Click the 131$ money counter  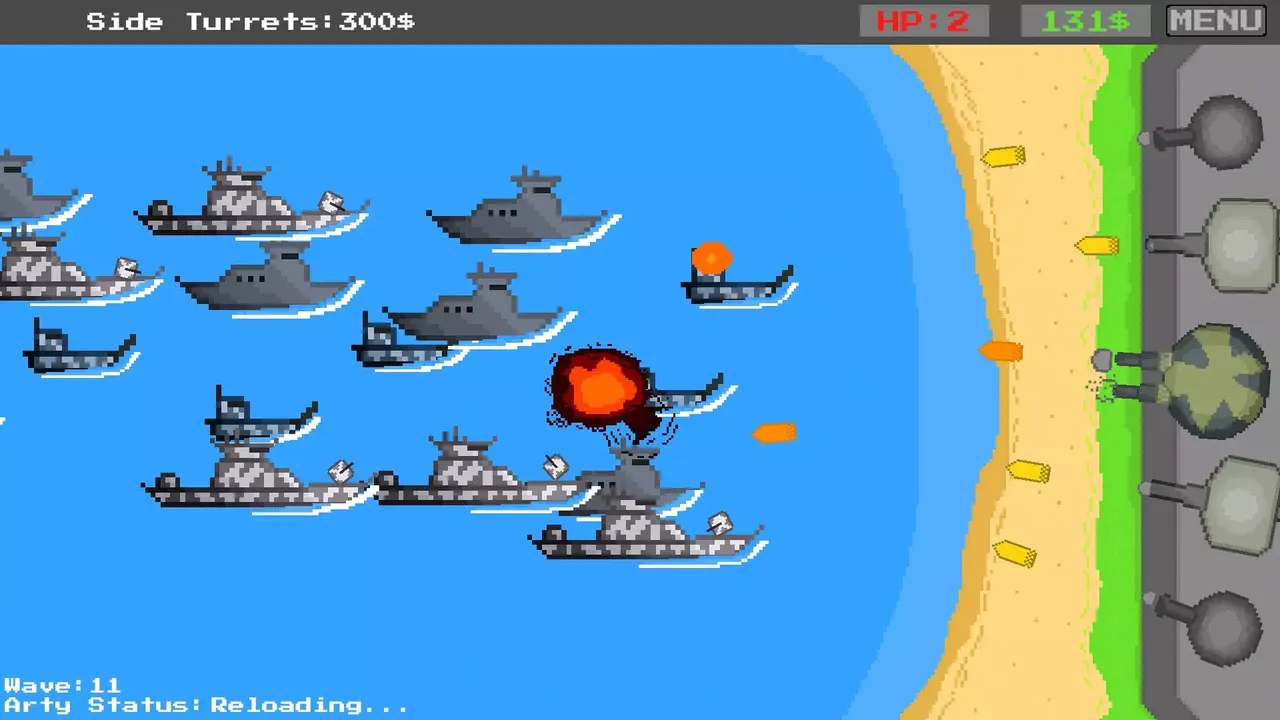click(1086, 20)
